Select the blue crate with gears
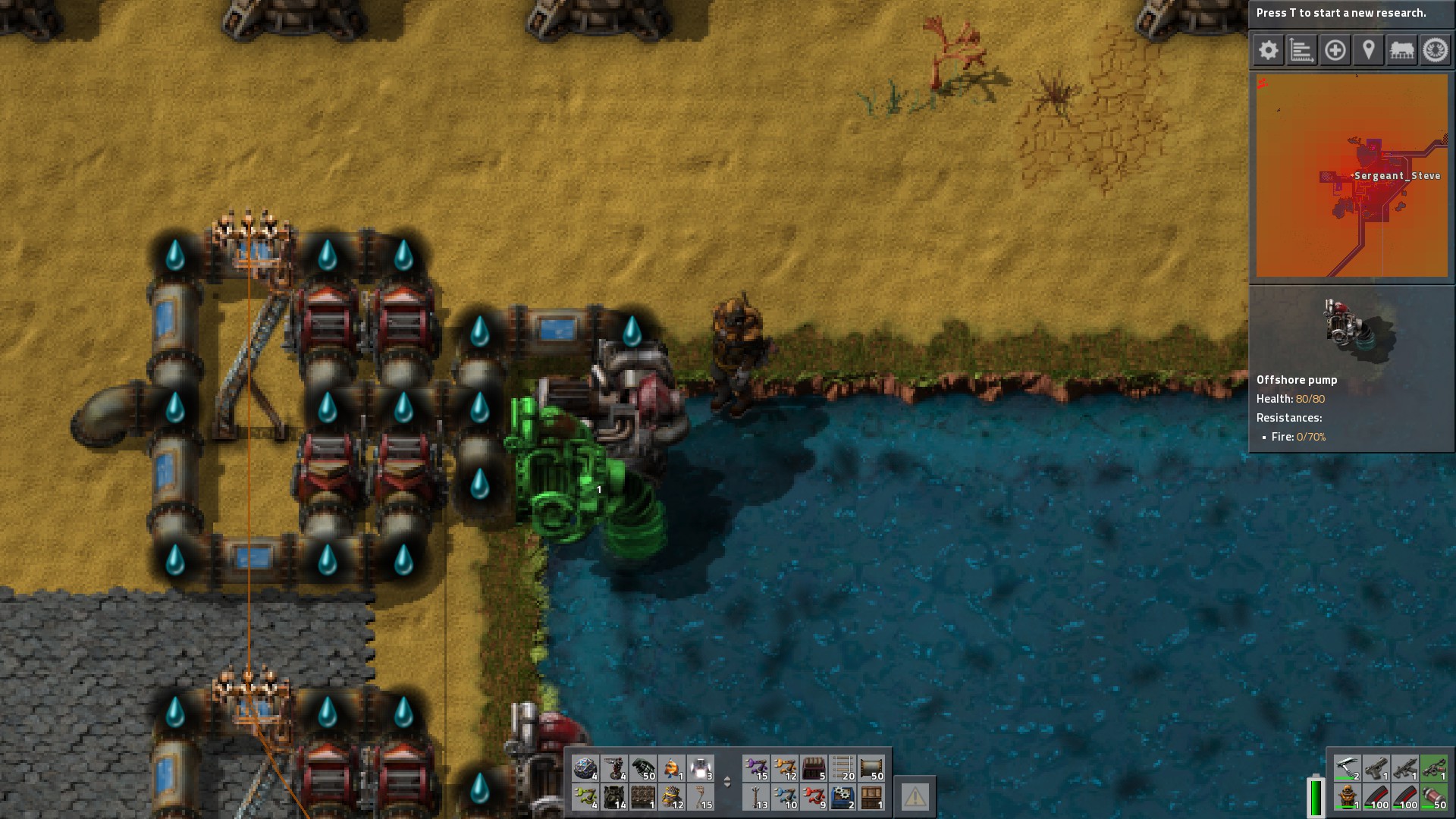Viewport: 1456px width, 819px height. 843,797
